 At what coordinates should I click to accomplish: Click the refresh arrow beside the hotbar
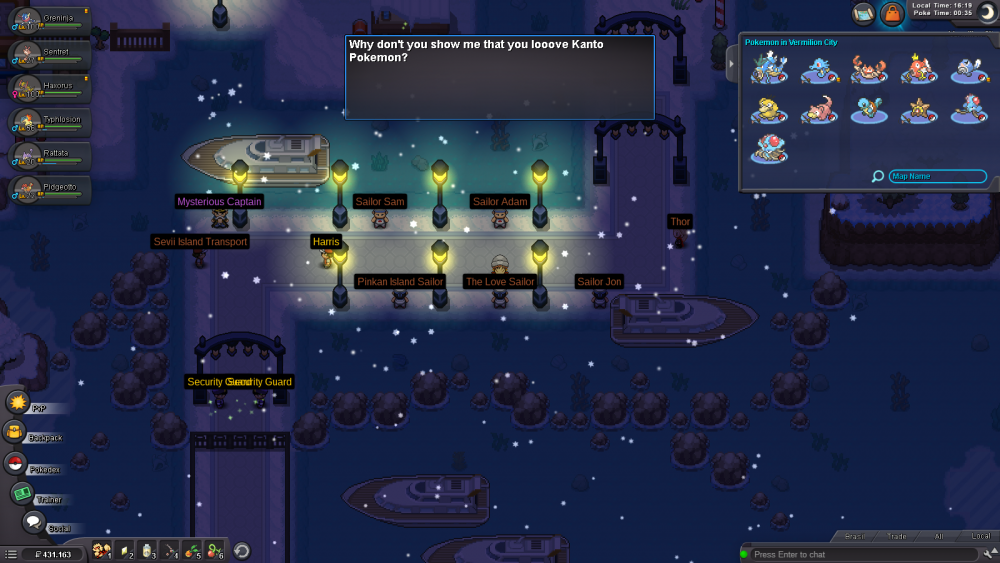click(x=241, y=550)
